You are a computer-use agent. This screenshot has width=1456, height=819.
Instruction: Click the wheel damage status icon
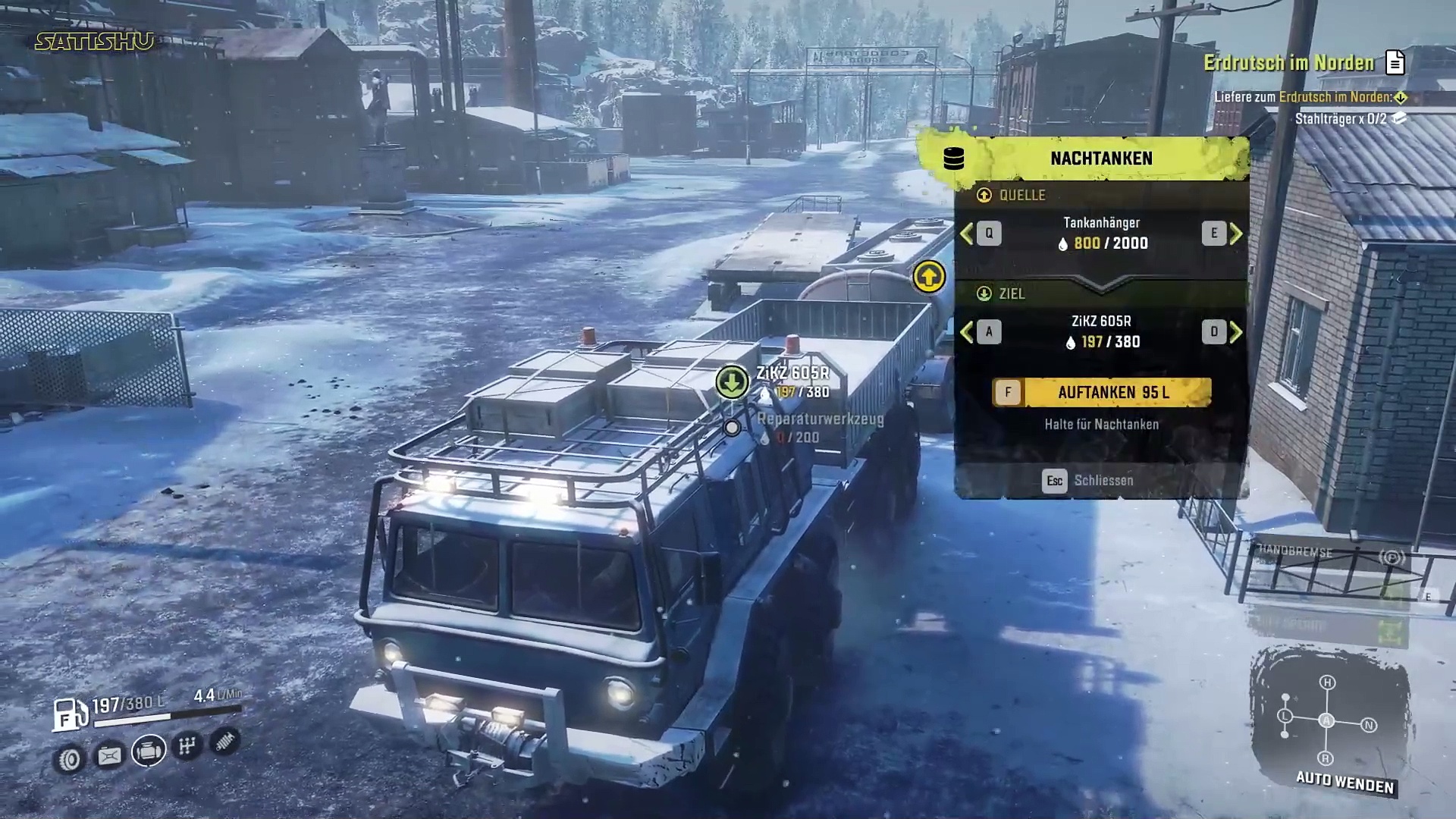click(70, 758)
